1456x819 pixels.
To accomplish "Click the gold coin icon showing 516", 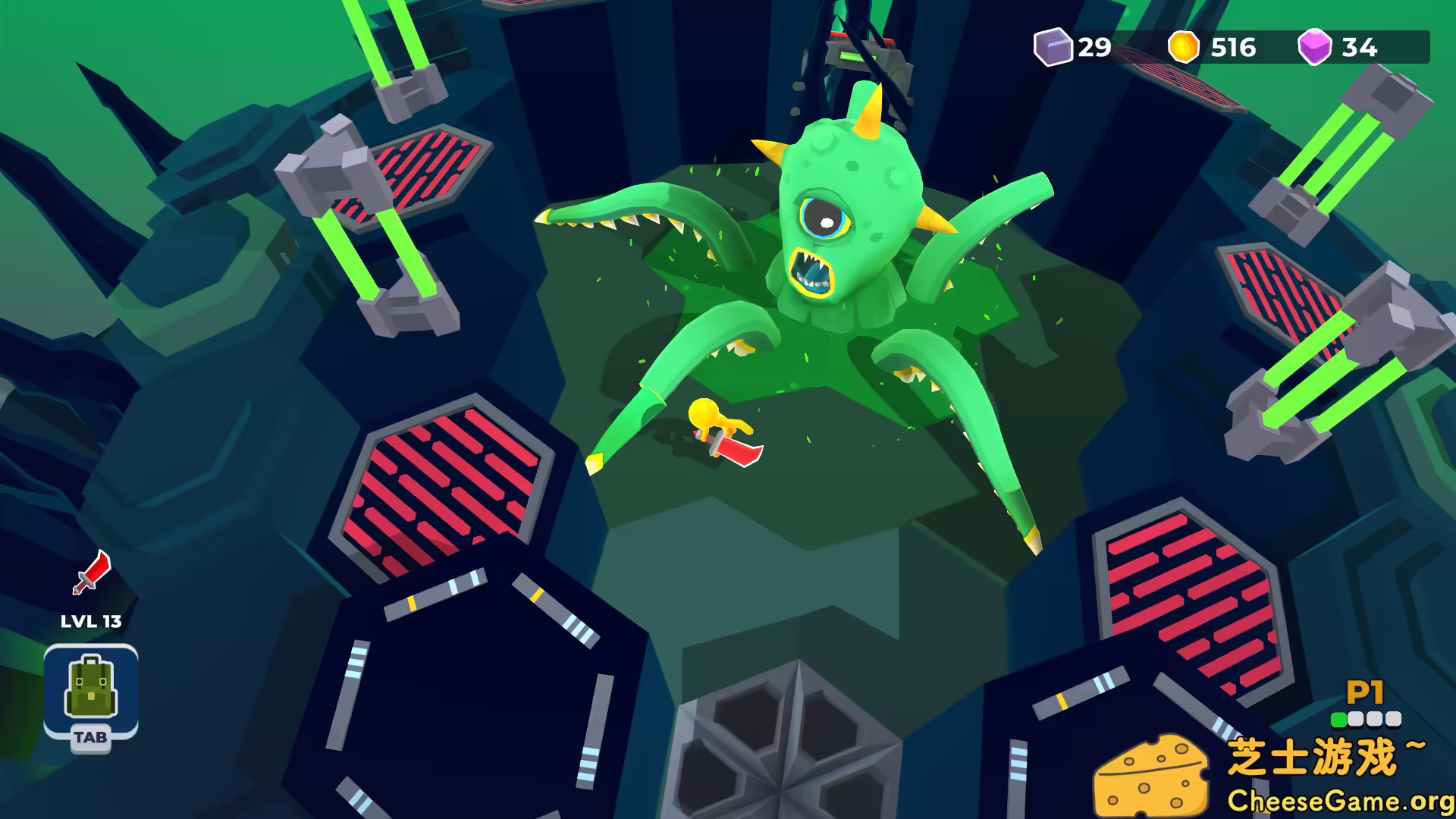I will 1184,48.
